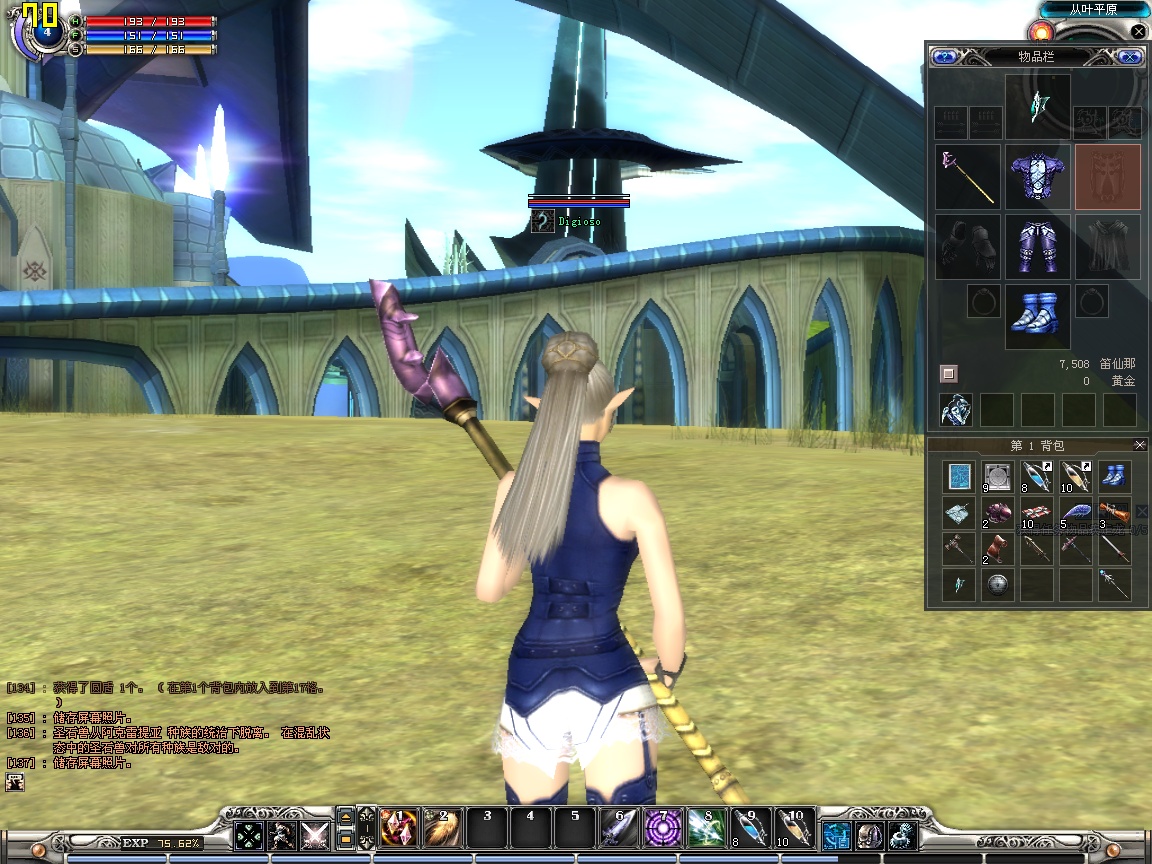
Task: Select the blue map scroll in backpack
Action: pyautogui.click(x=959, y=477)
